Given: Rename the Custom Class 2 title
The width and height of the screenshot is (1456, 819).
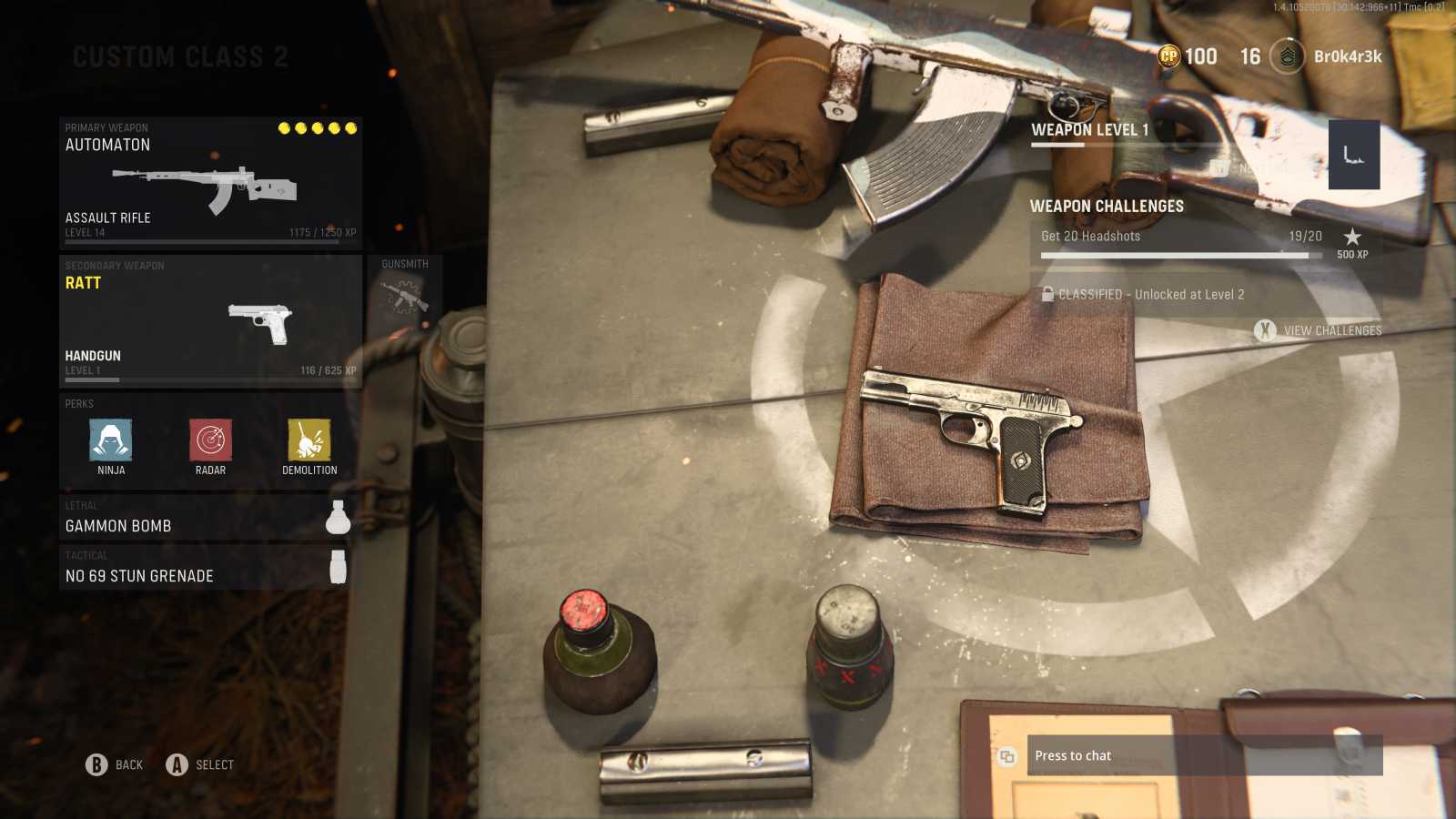Looking at the screenshot, I should 180,57.
